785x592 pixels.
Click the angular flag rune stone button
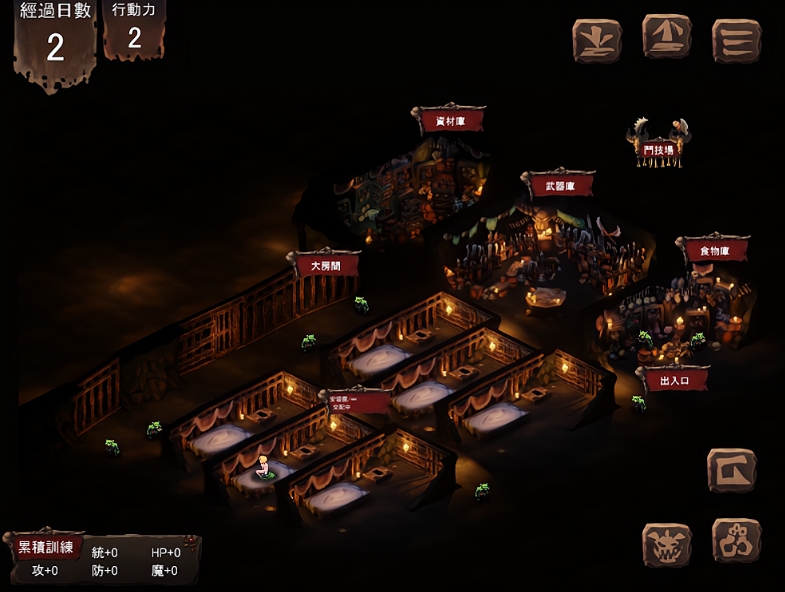pyautogui.click(x=731, y=470)
